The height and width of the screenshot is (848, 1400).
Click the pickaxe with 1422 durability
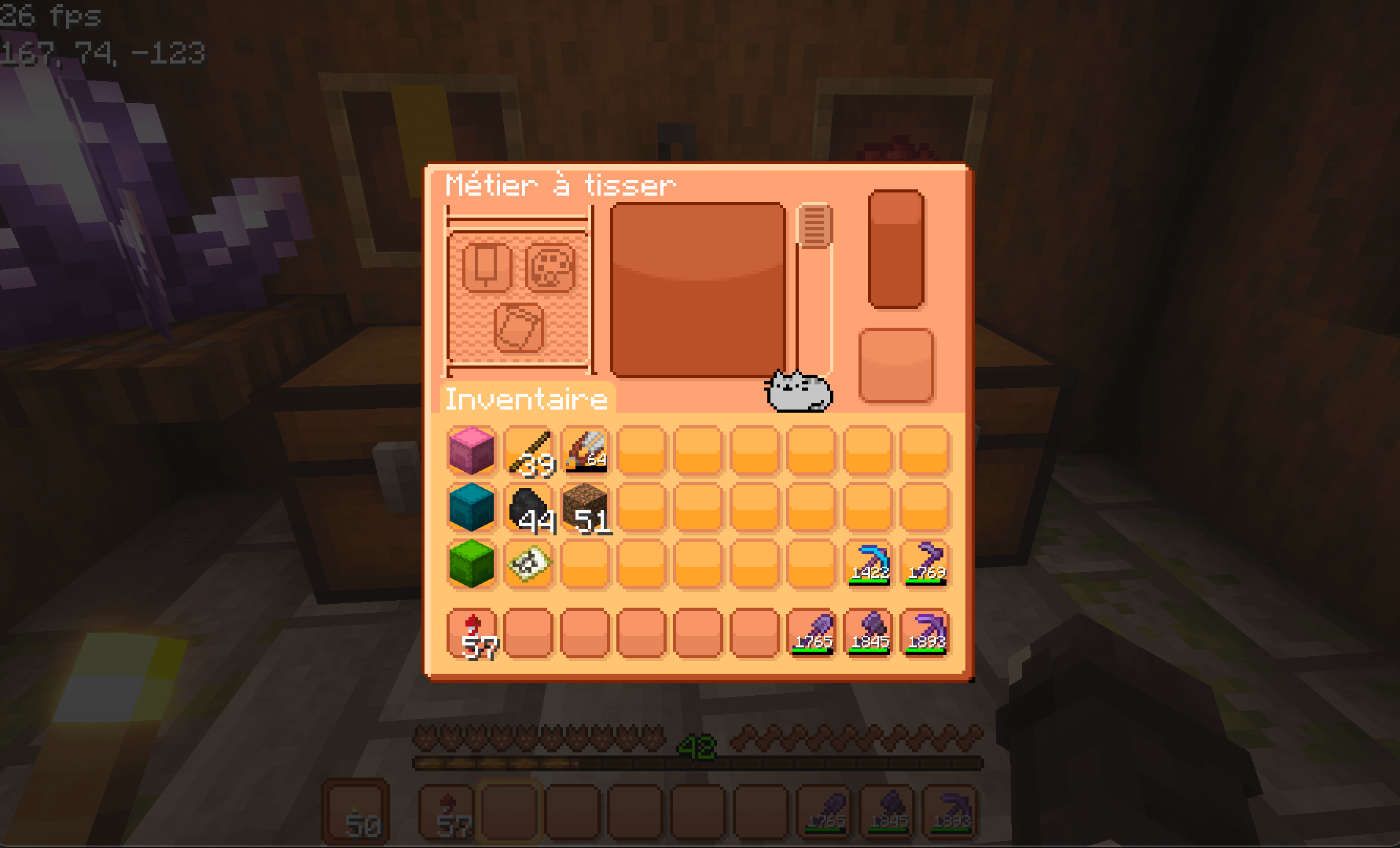coord(871,565)
